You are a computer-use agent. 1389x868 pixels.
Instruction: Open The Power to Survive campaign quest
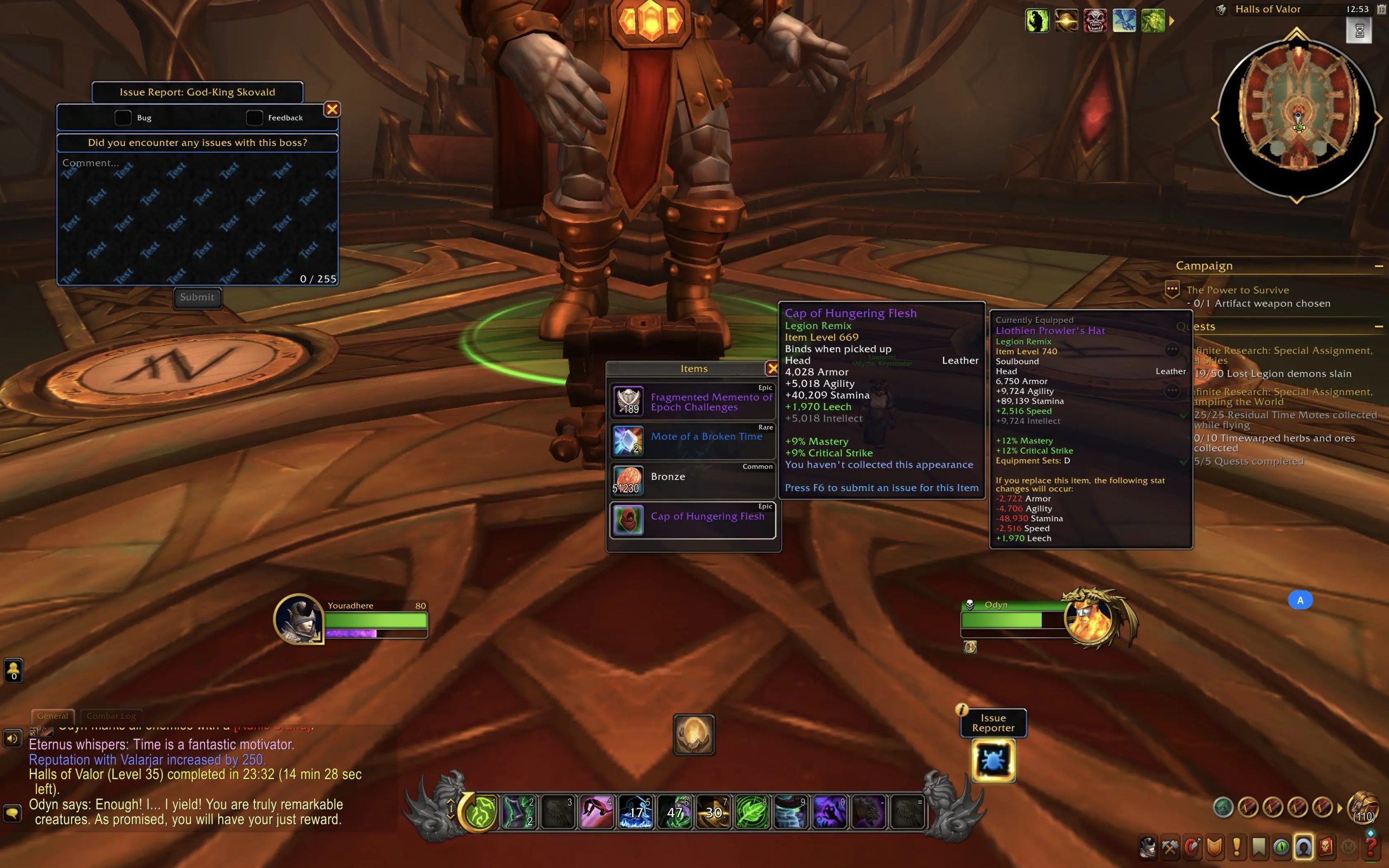[1238, 290]
